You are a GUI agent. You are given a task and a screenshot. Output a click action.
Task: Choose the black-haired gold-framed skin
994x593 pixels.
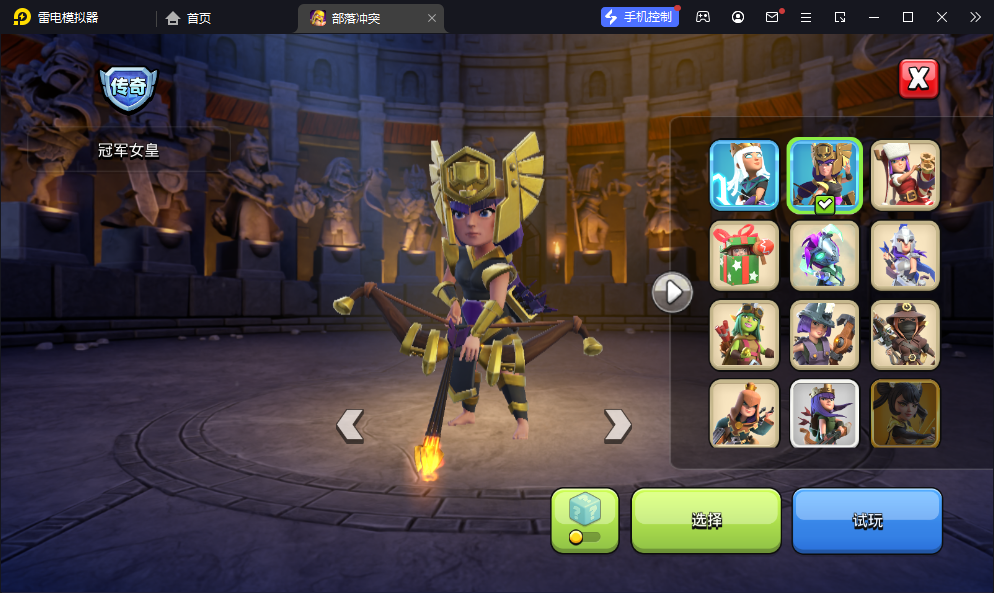904,413
